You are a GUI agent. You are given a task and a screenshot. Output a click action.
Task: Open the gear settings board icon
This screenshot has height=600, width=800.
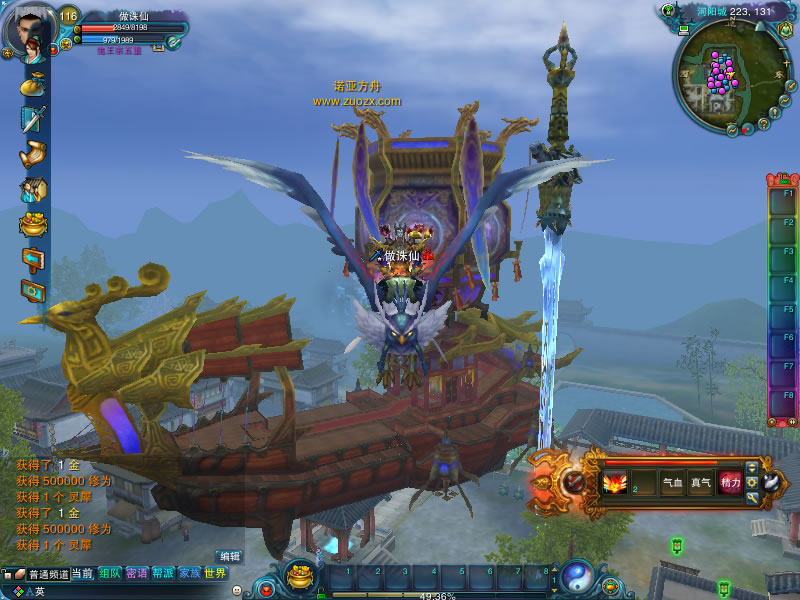[33, 292]
